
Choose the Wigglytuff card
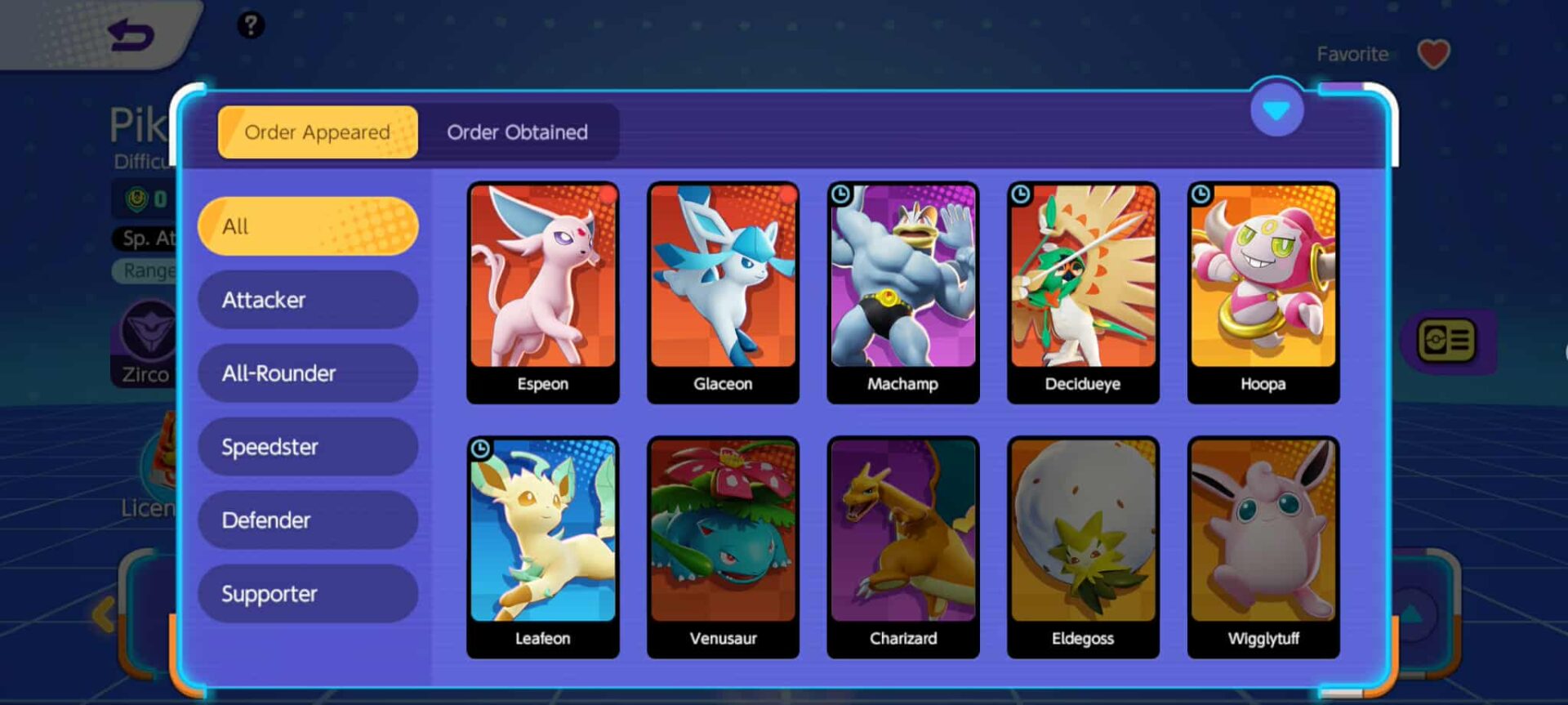(1263, 547)
